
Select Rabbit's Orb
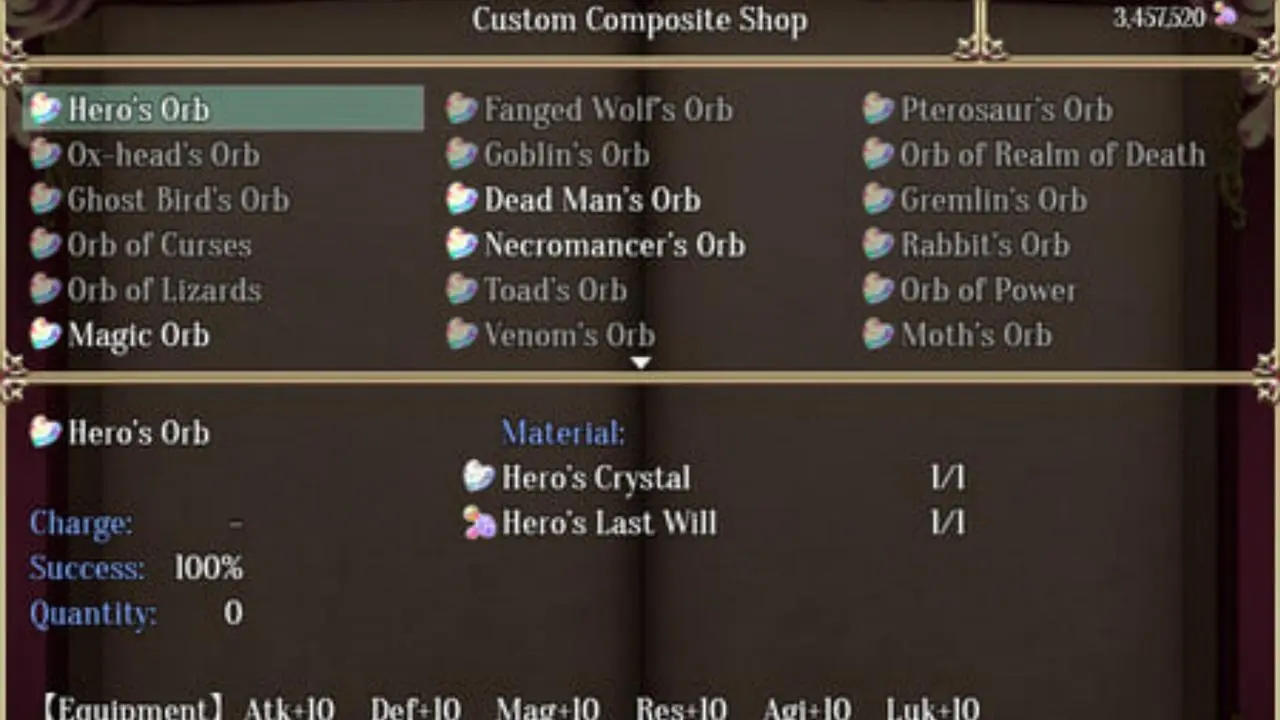tap(984, 245)
